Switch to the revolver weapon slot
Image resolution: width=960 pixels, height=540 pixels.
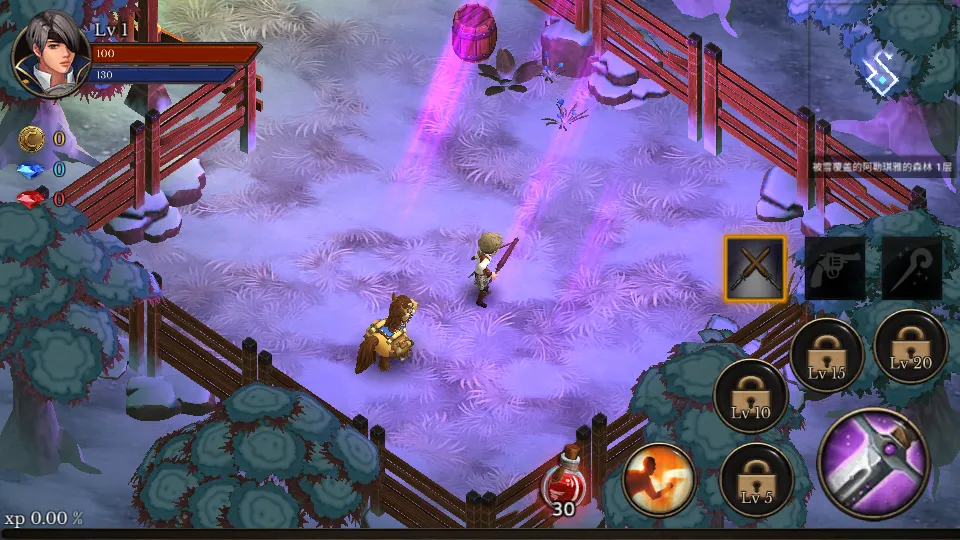(835, 268)
